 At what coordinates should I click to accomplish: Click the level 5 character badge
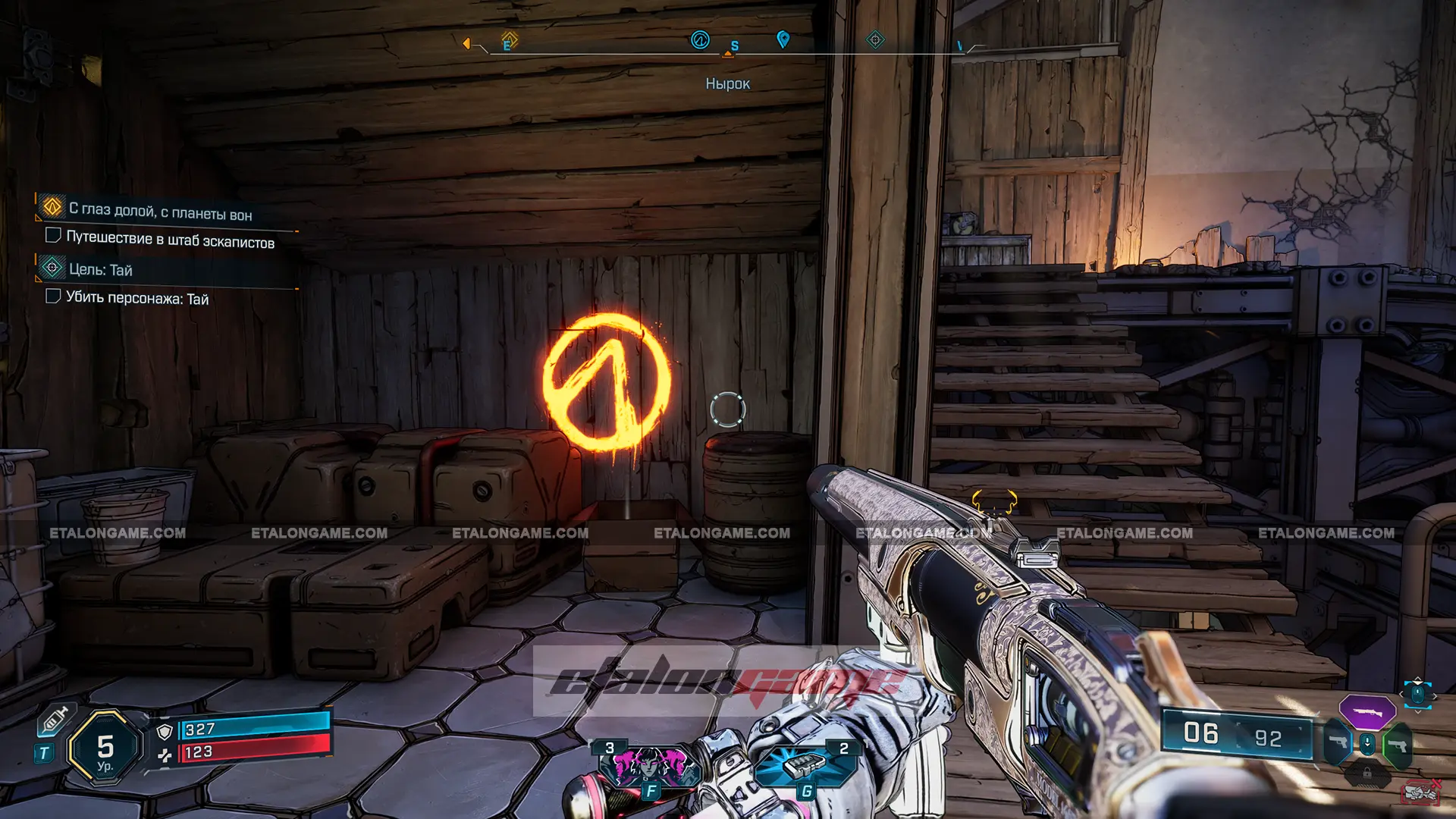105,748
